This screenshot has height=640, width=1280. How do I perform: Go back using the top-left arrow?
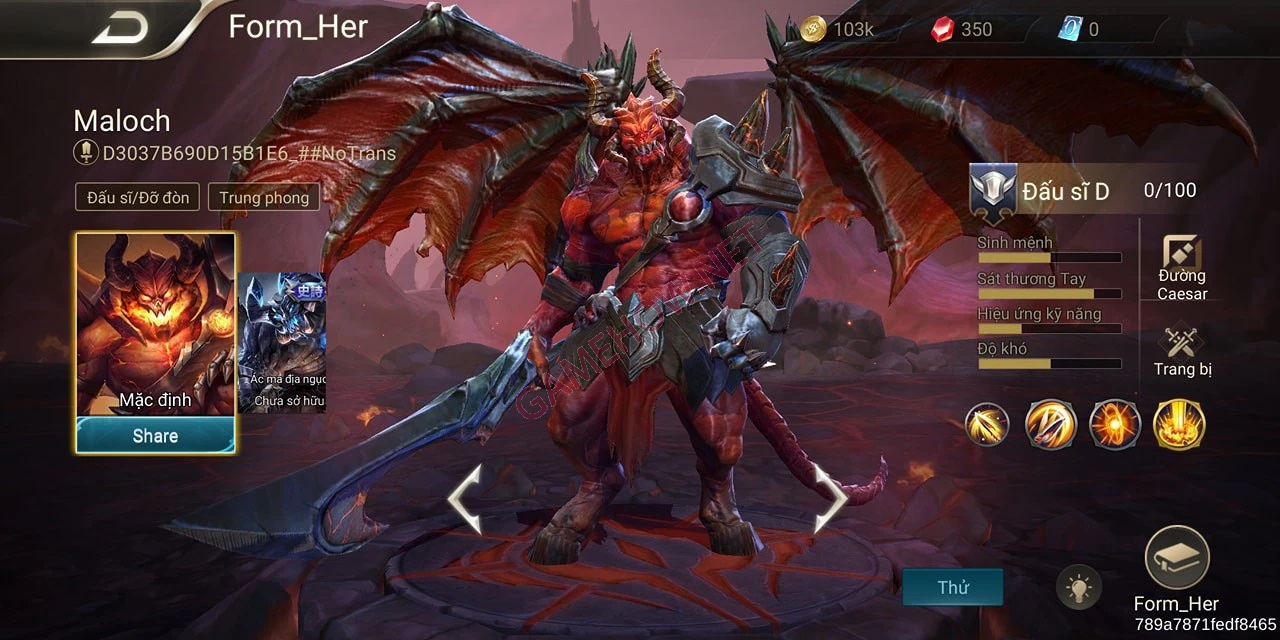[x=120, y=27]
